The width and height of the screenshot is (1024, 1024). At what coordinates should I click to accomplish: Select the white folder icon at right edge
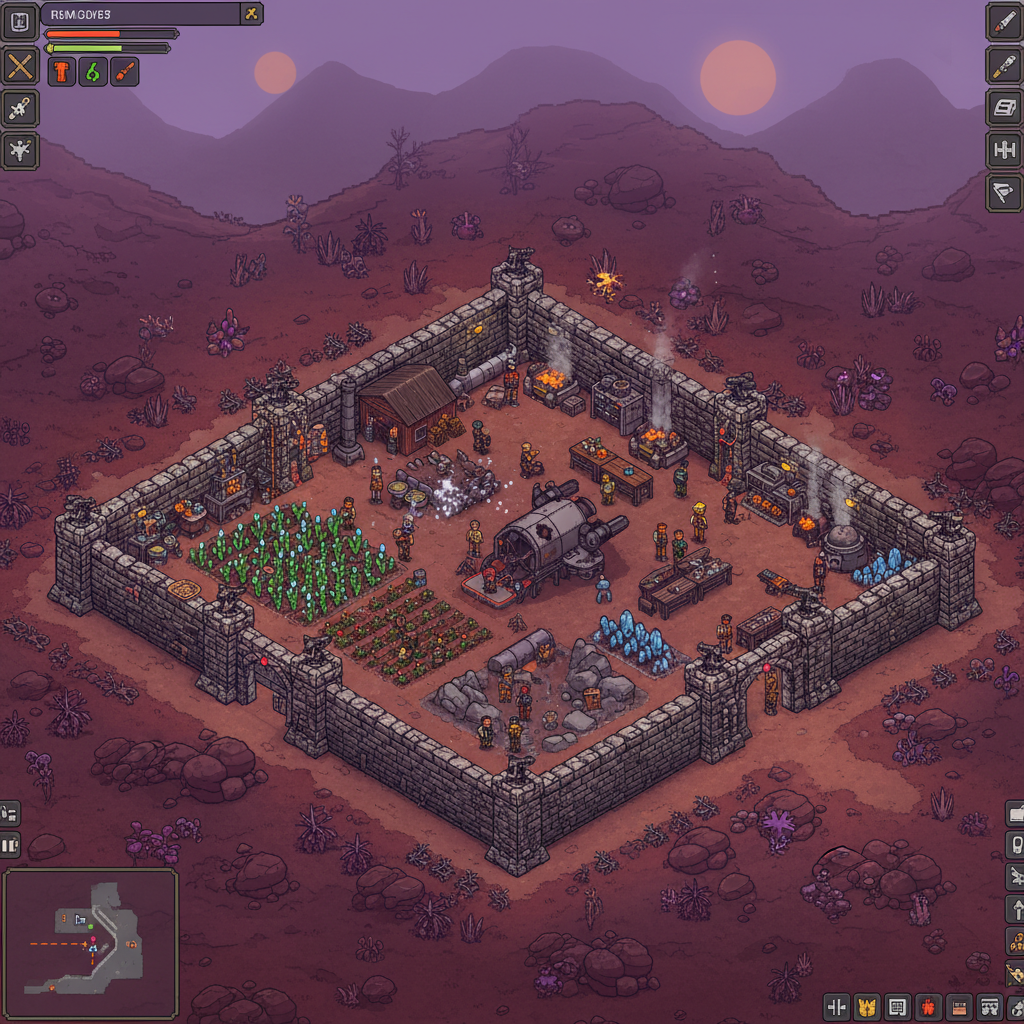1015,813
